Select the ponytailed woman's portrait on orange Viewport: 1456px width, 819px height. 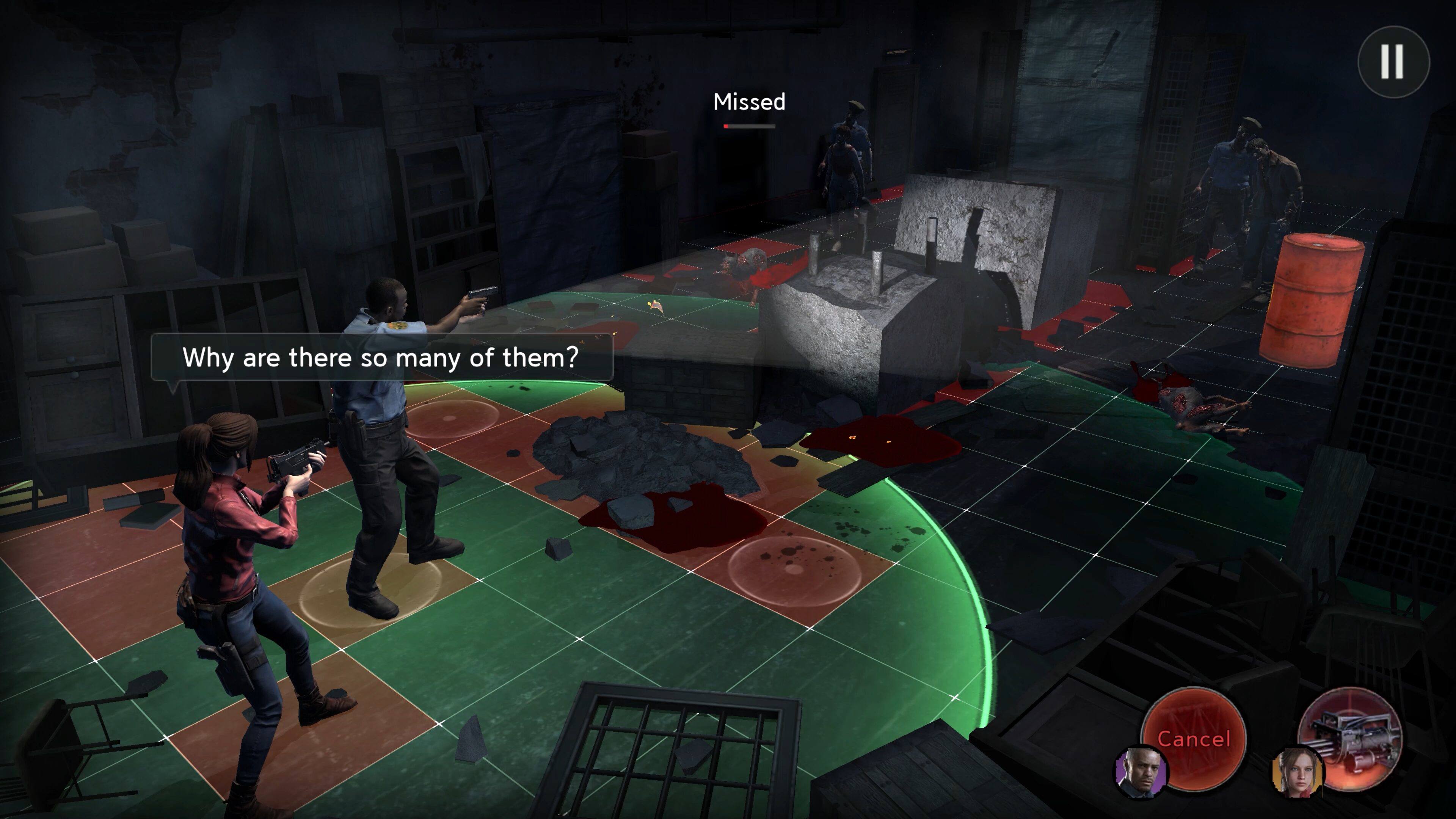click(1297, 773)
